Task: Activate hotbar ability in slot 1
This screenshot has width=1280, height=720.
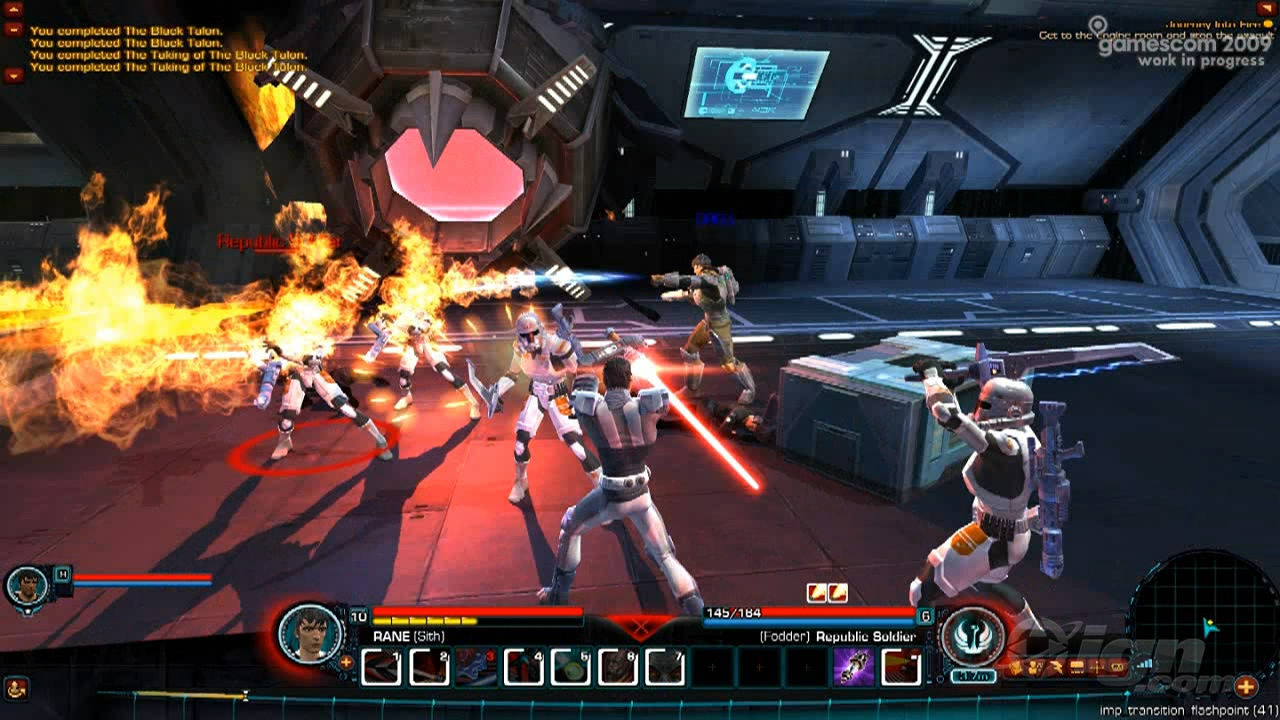Action: click(x=380, y=667)
